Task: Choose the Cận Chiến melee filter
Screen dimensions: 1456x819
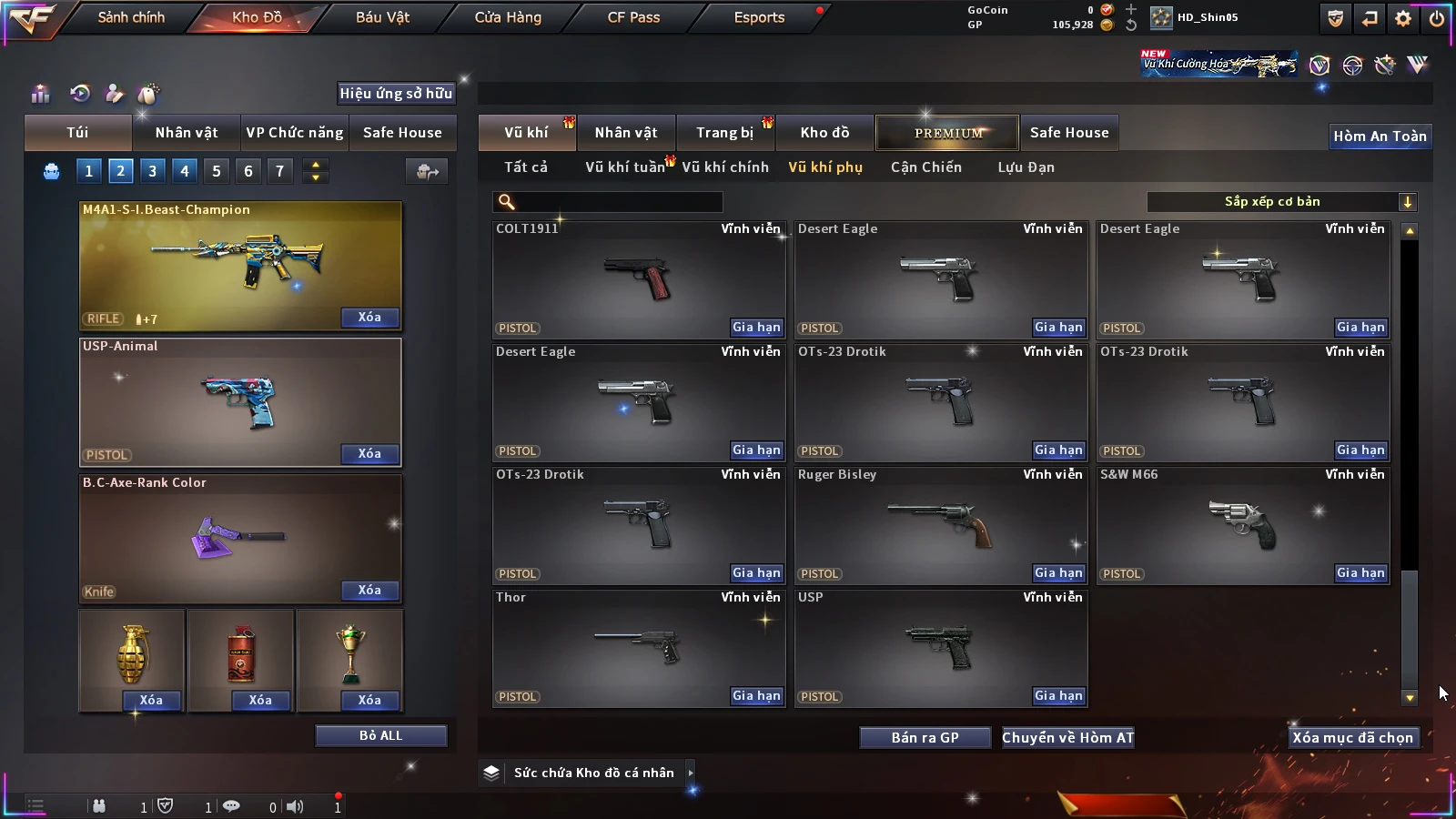Action: (925, 167)
